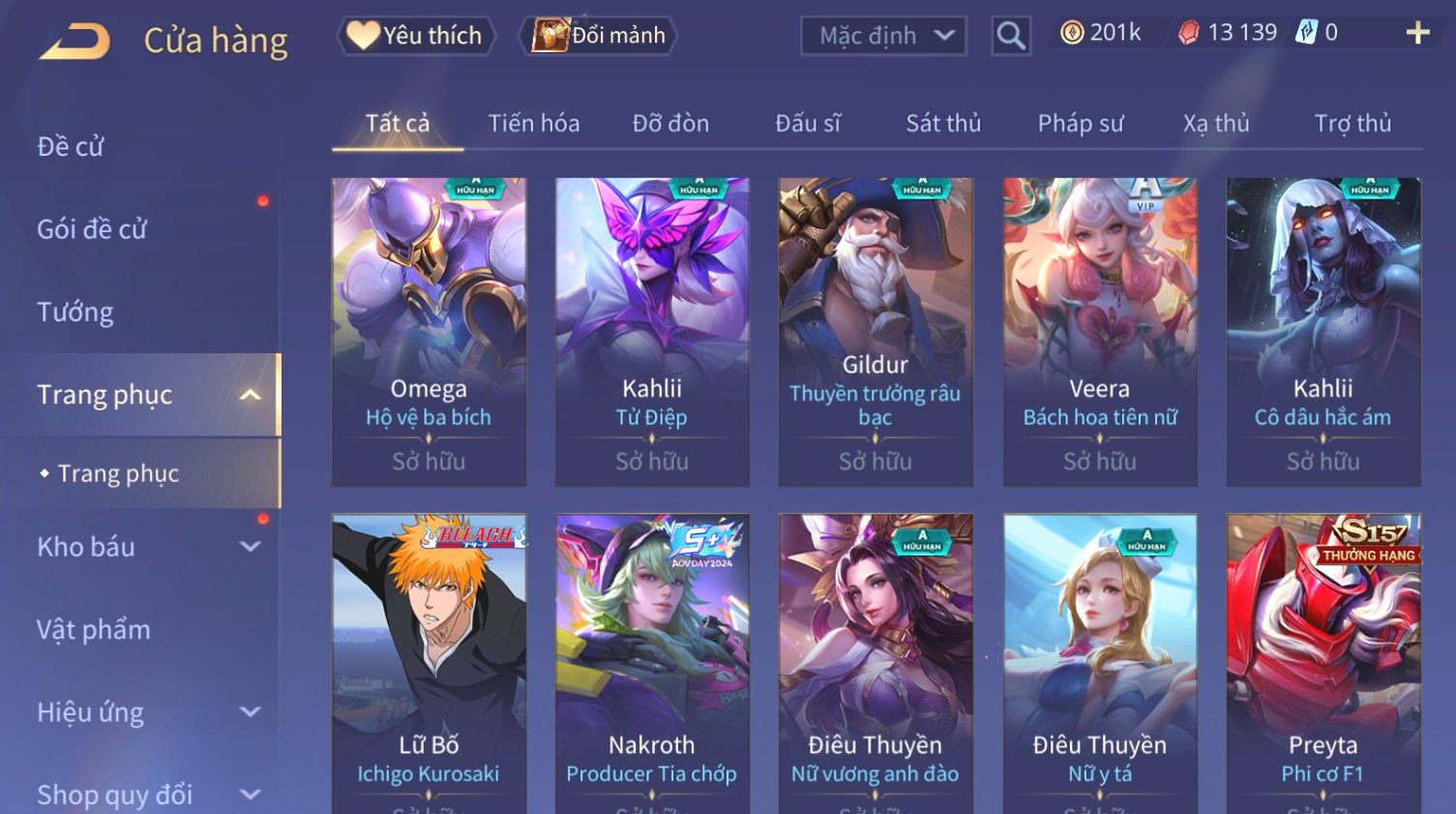Add currency with the plus button
Viewport: 1456px width, 814px height.
(1417, 34)
